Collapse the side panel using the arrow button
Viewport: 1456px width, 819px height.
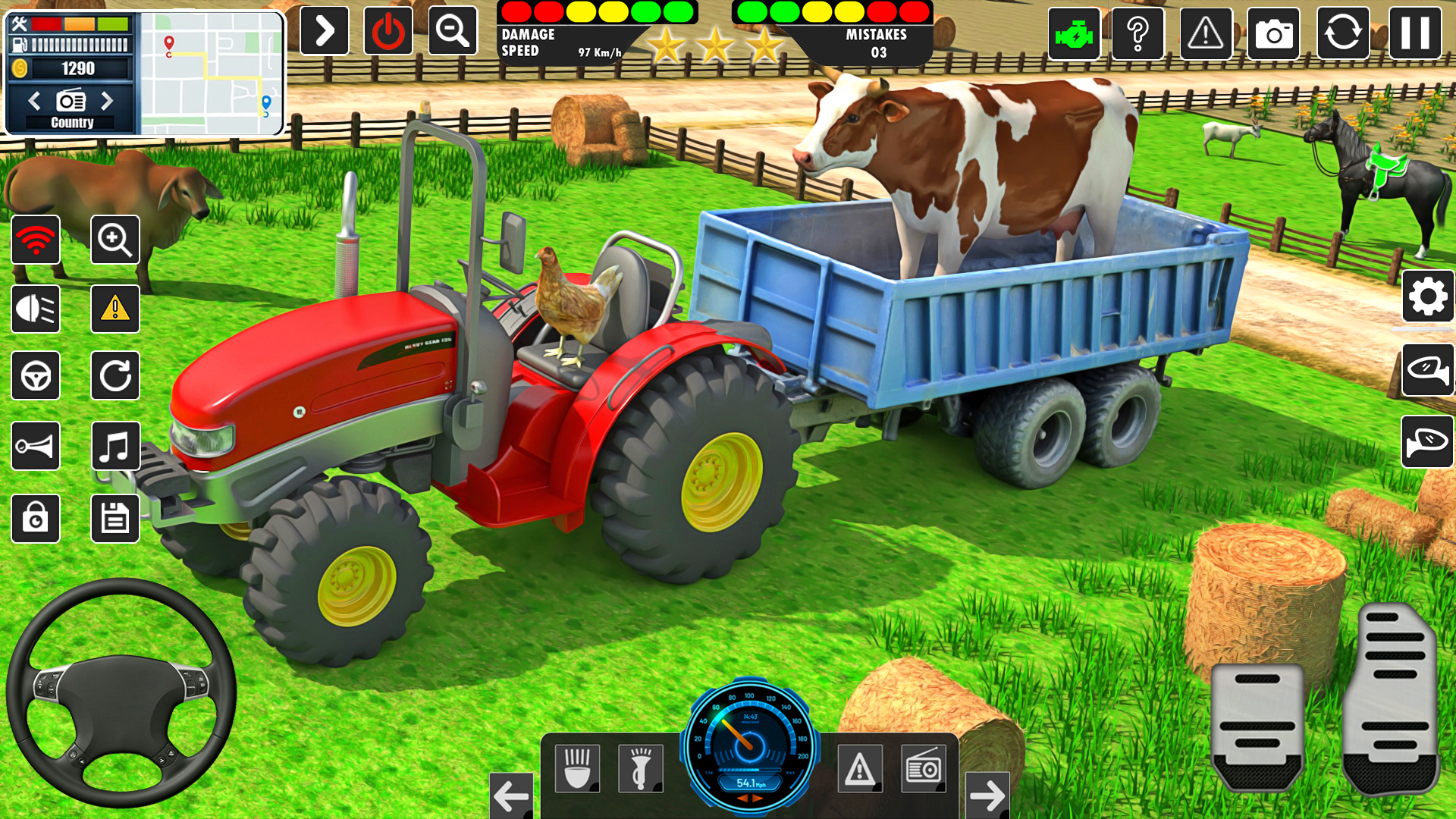click(x=324, y=30)
